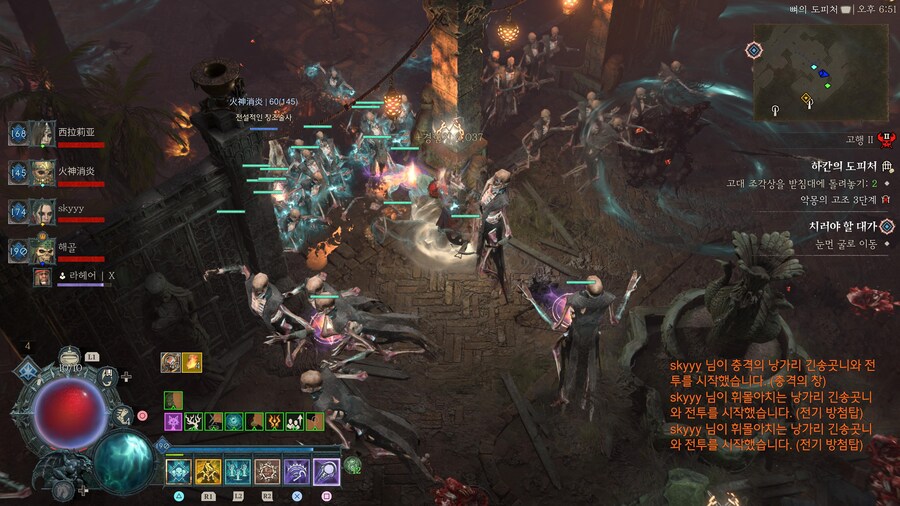Screen dimensions: 900x506
Task: Click the purple cat-face buff icon
Action: coord(173,422)
